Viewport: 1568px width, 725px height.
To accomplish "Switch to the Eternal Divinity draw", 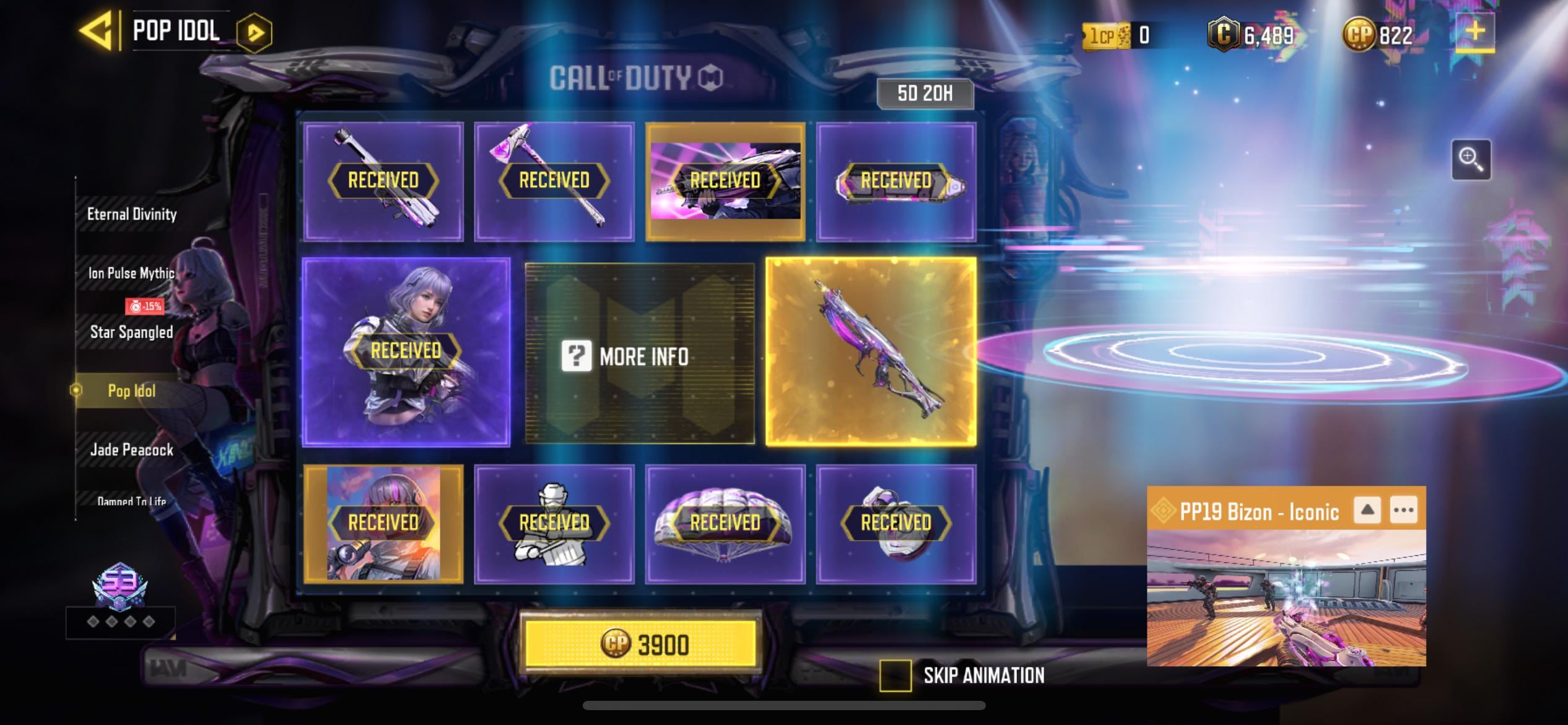I will point(131,214).
